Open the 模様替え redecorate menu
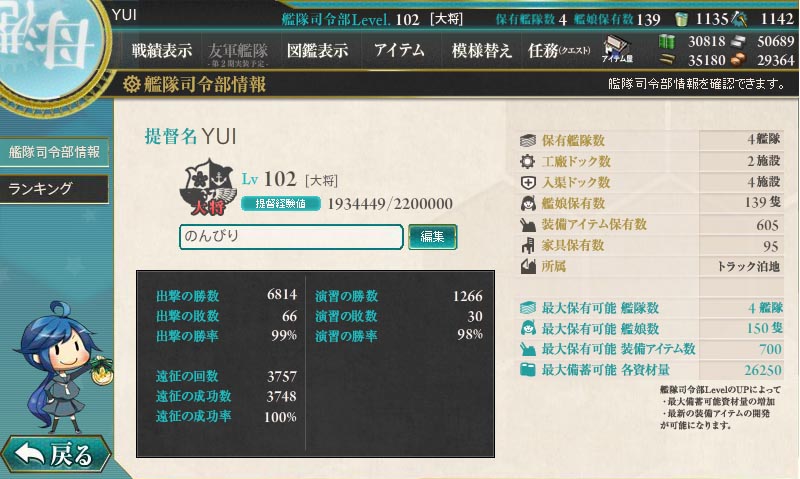The height and width of the screenshot is (479, 800). click(x=482, y=50)
